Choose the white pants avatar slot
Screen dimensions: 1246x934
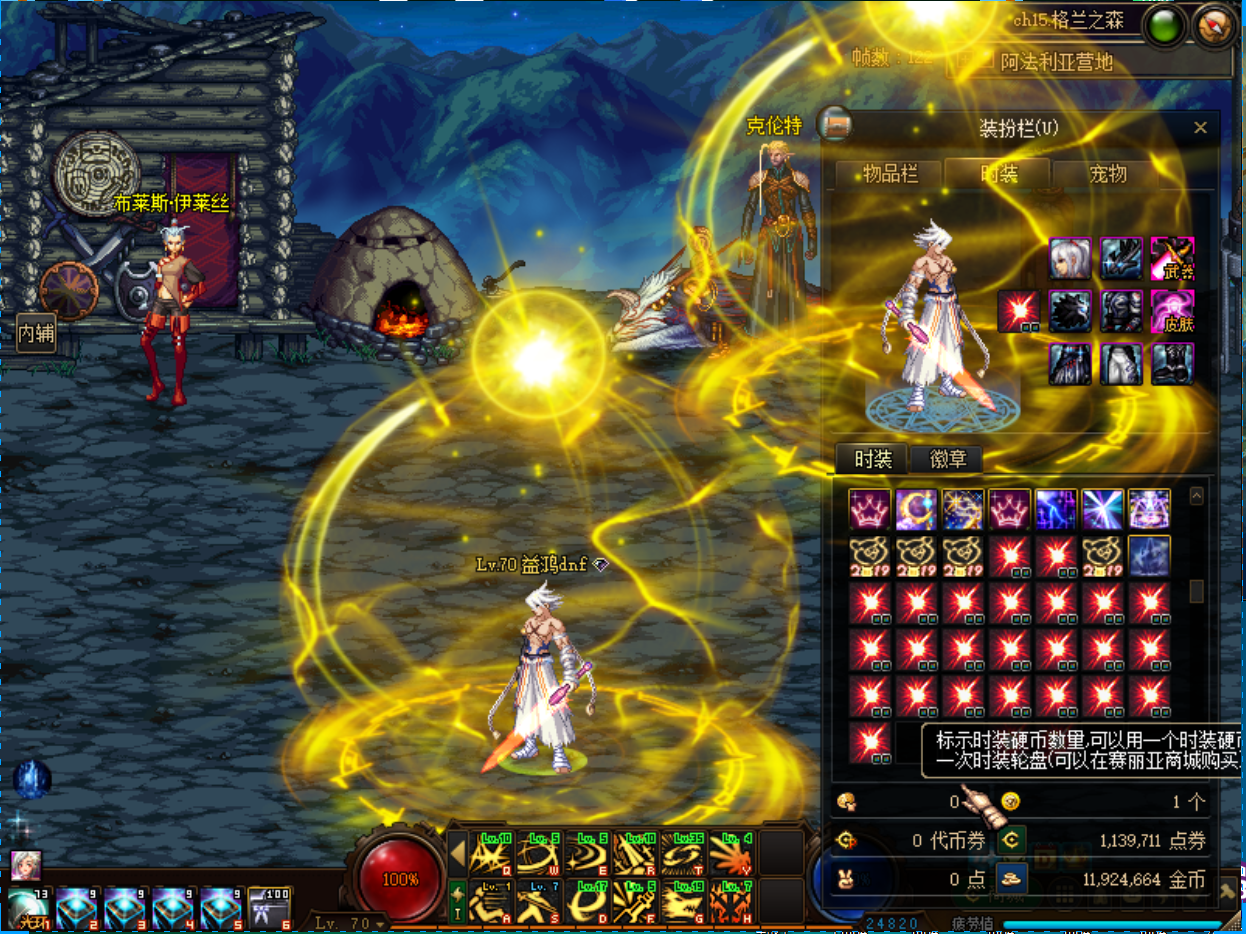pos(1121,364)
